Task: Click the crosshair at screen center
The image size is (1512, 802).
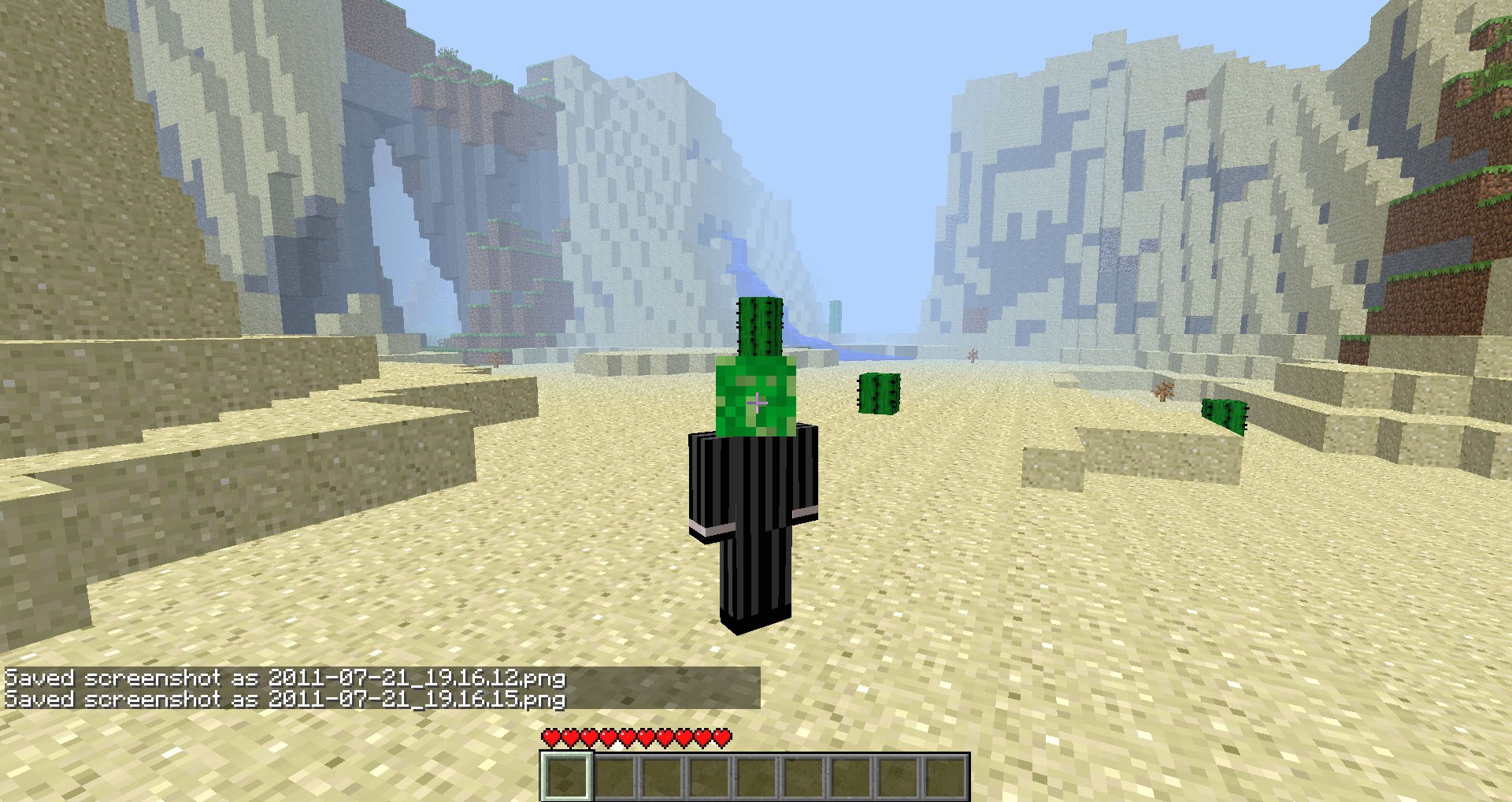Action: tap(758, 404)
